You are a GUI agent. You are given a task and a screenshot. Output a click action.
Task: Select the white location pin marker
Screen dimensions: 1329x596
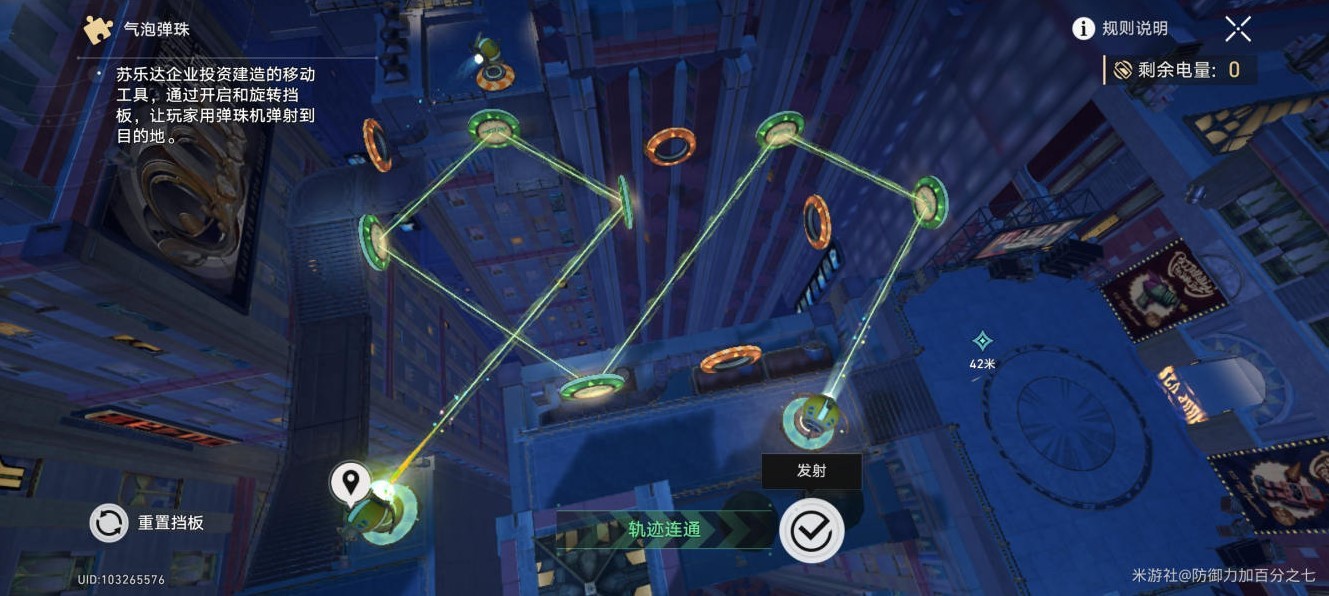(350, 483)
